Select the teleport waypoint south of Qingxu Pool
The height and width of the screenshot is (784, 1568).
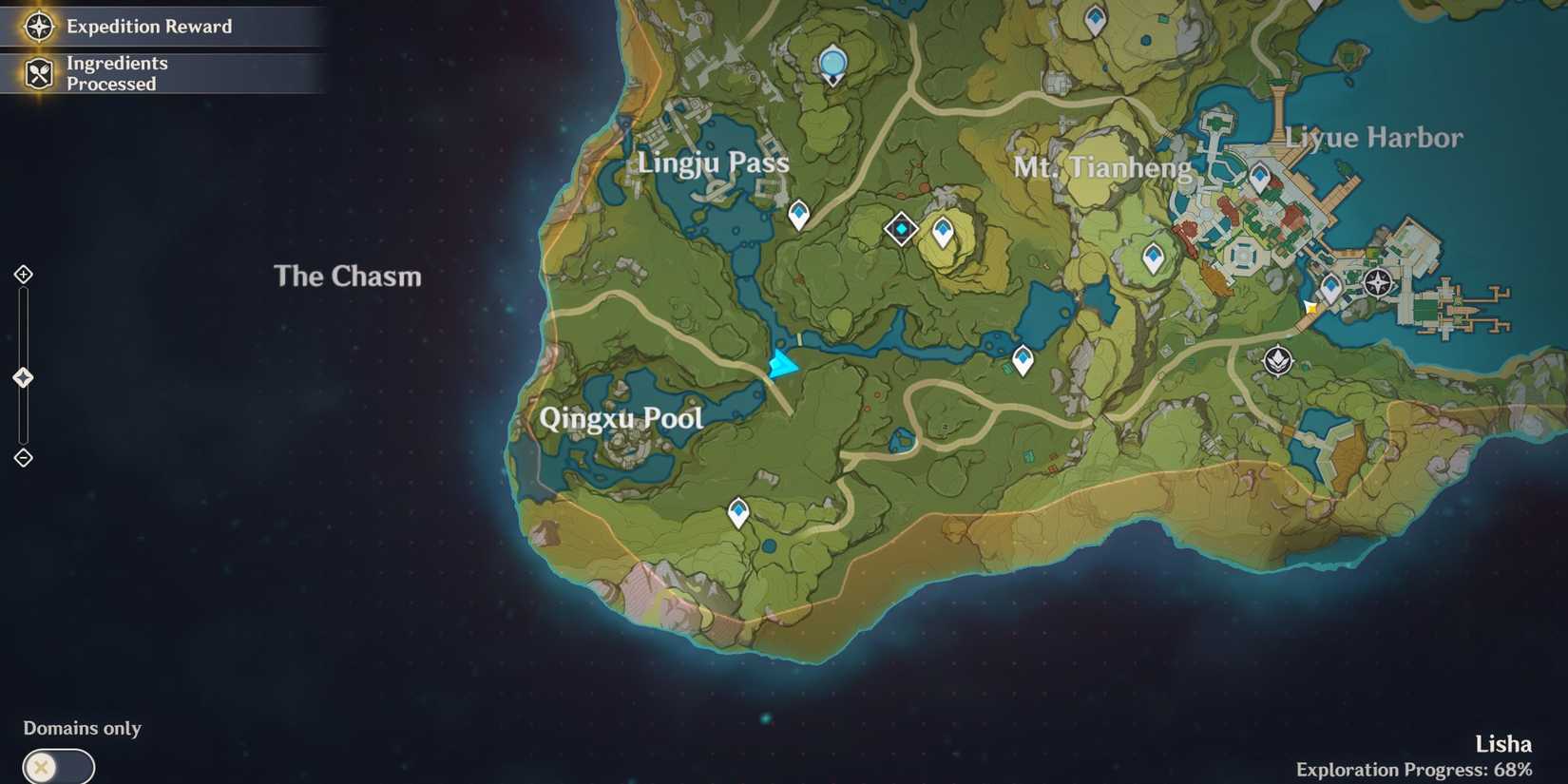[737, 510]
